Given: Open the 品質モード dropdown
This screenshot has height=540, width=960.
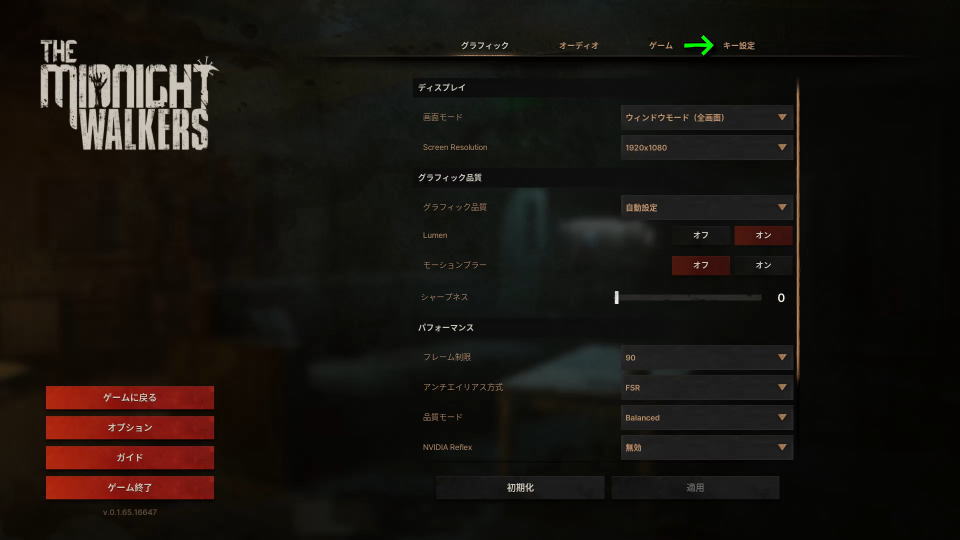Looking at the screenshot, I should point(706,417).
